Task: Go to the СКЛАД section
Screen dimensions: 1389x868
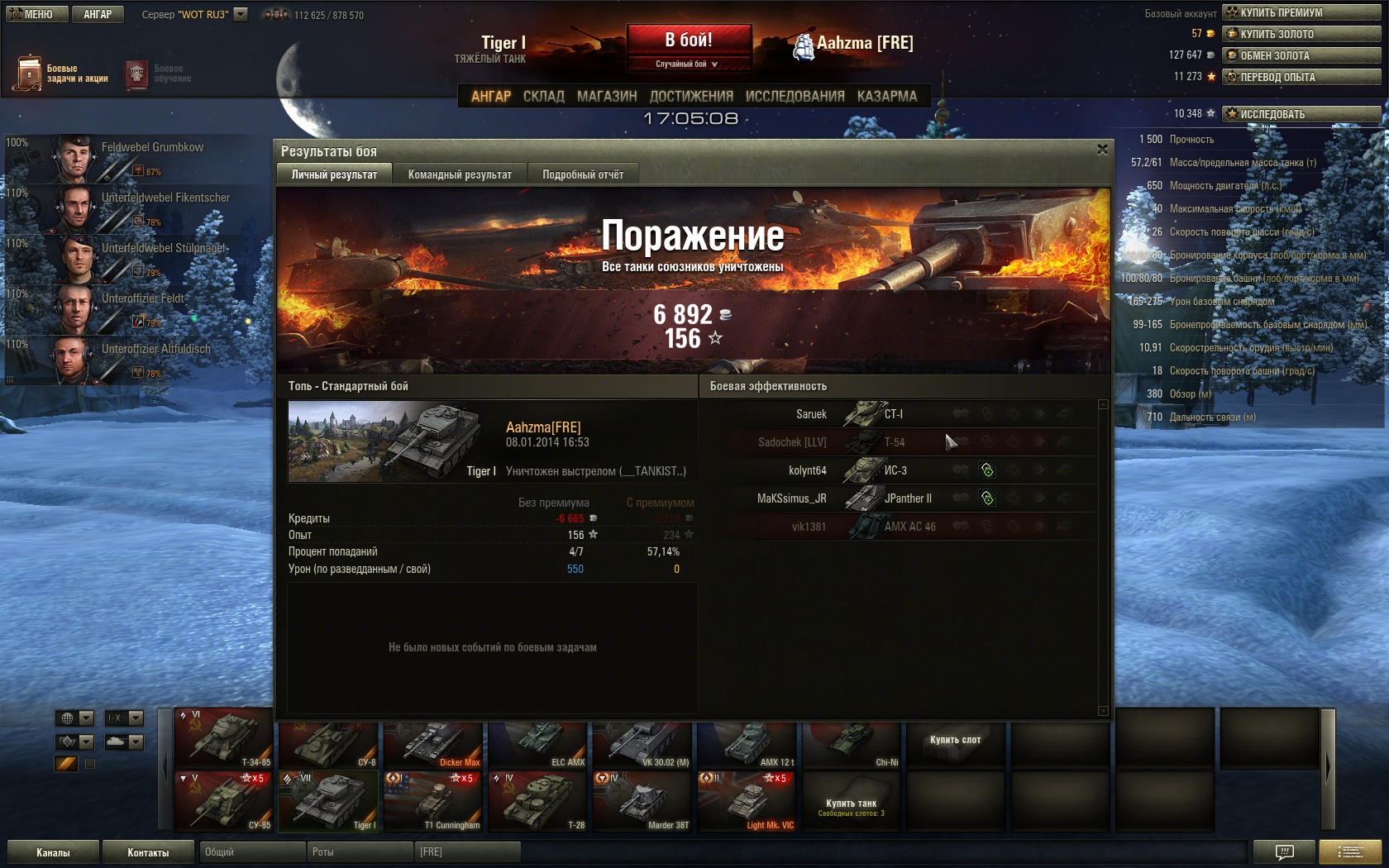Action: pyautogui.click(x=543, y=97)
